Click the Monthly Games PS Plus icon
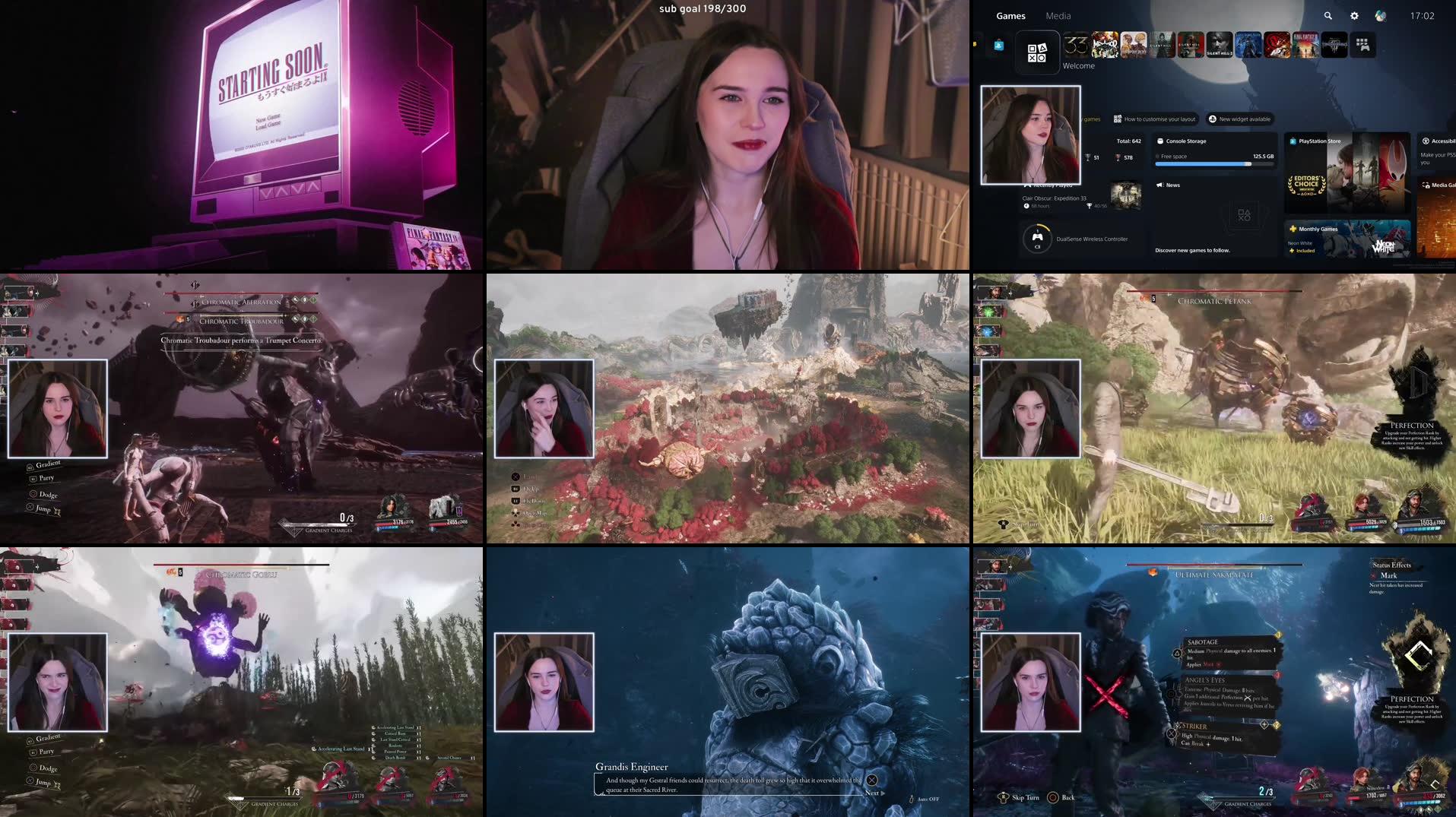This screenshot has width=1456, height=817. [1293, 229]
